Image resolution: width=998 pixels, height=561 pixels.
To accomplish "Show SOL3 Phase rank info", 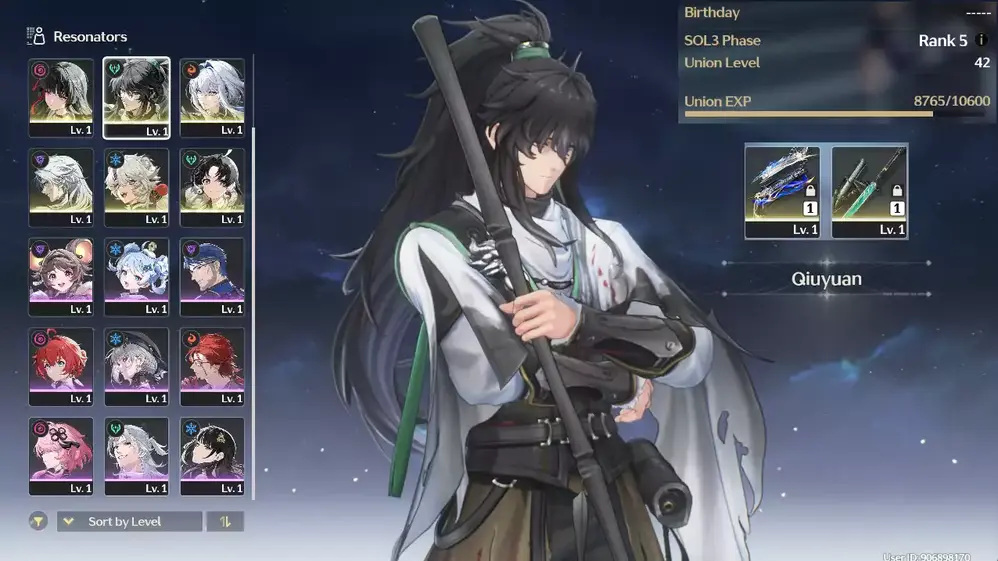I will point(983,41).
